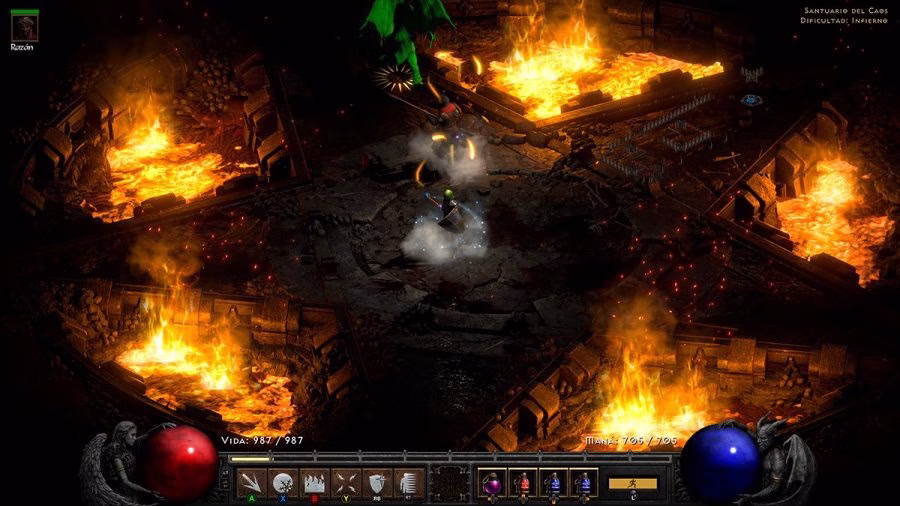Trigger the crossed arrows skill icon
This screenshot has height=506, width=900.
tap(345, 482)
